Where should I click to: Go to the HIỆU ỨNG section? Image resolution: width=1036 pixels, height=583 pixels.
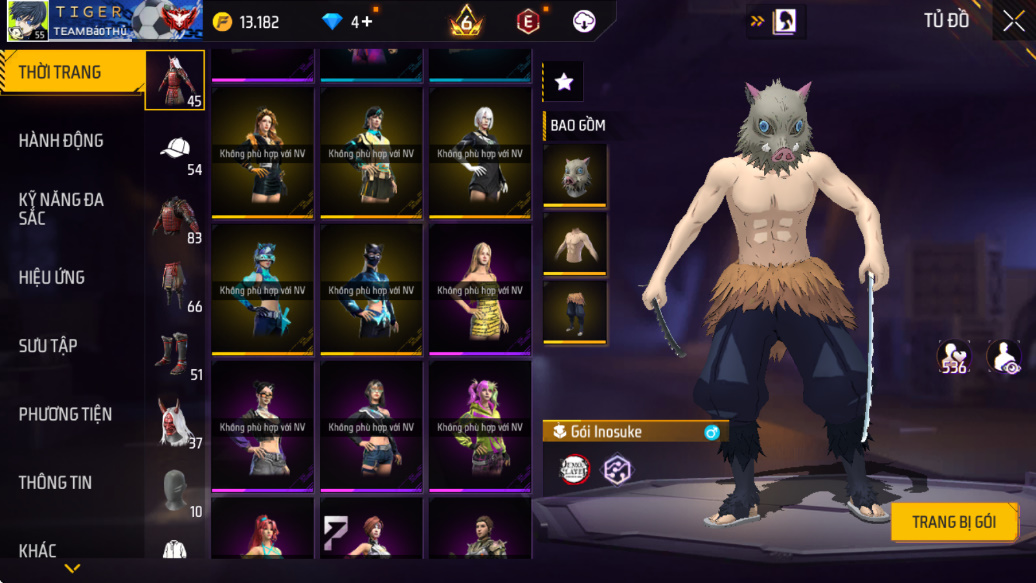[x=52, y=277]
